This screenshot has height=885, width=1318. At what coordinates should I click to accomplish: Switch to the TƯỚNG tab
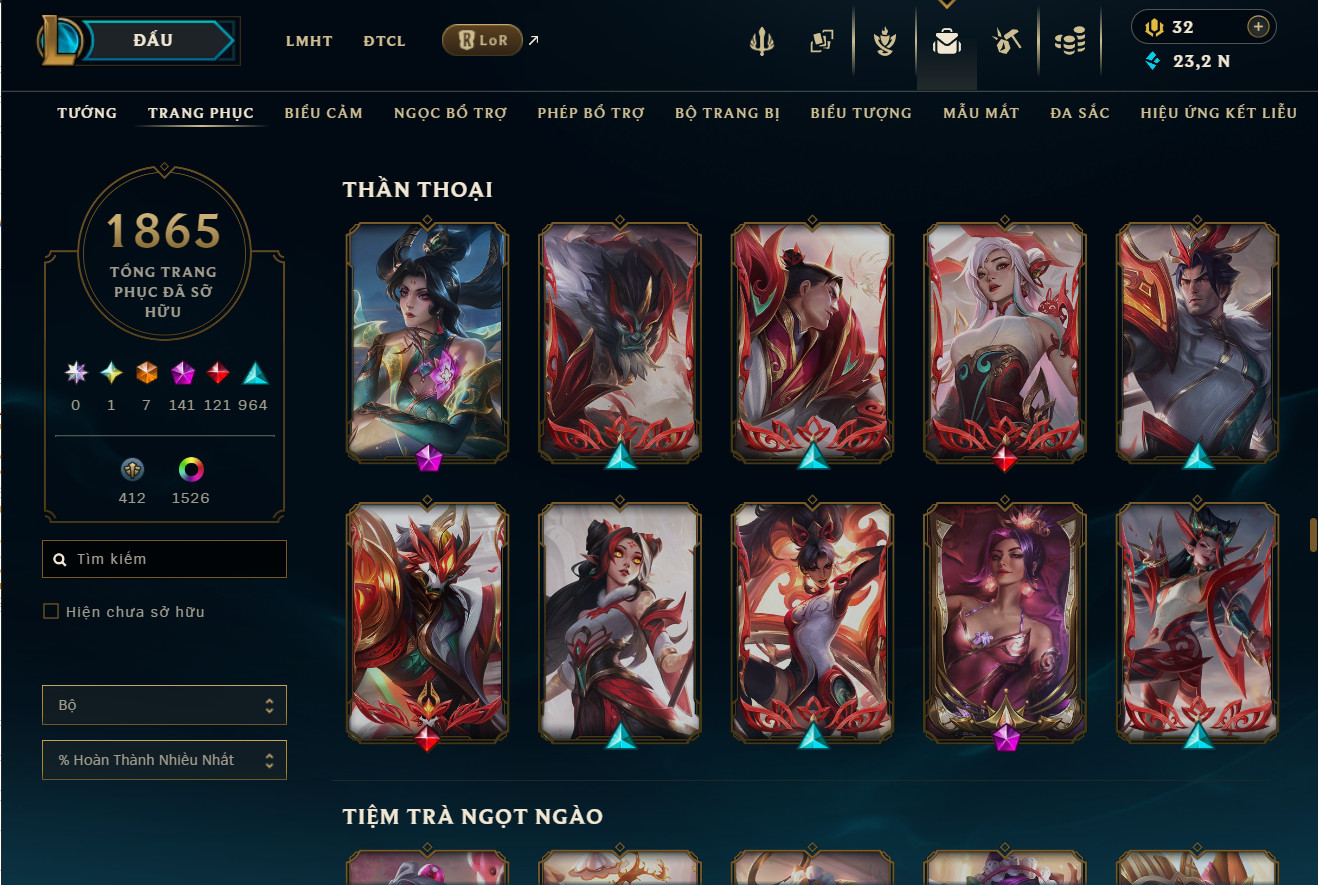pyautogui.click(x=87, y=113)
